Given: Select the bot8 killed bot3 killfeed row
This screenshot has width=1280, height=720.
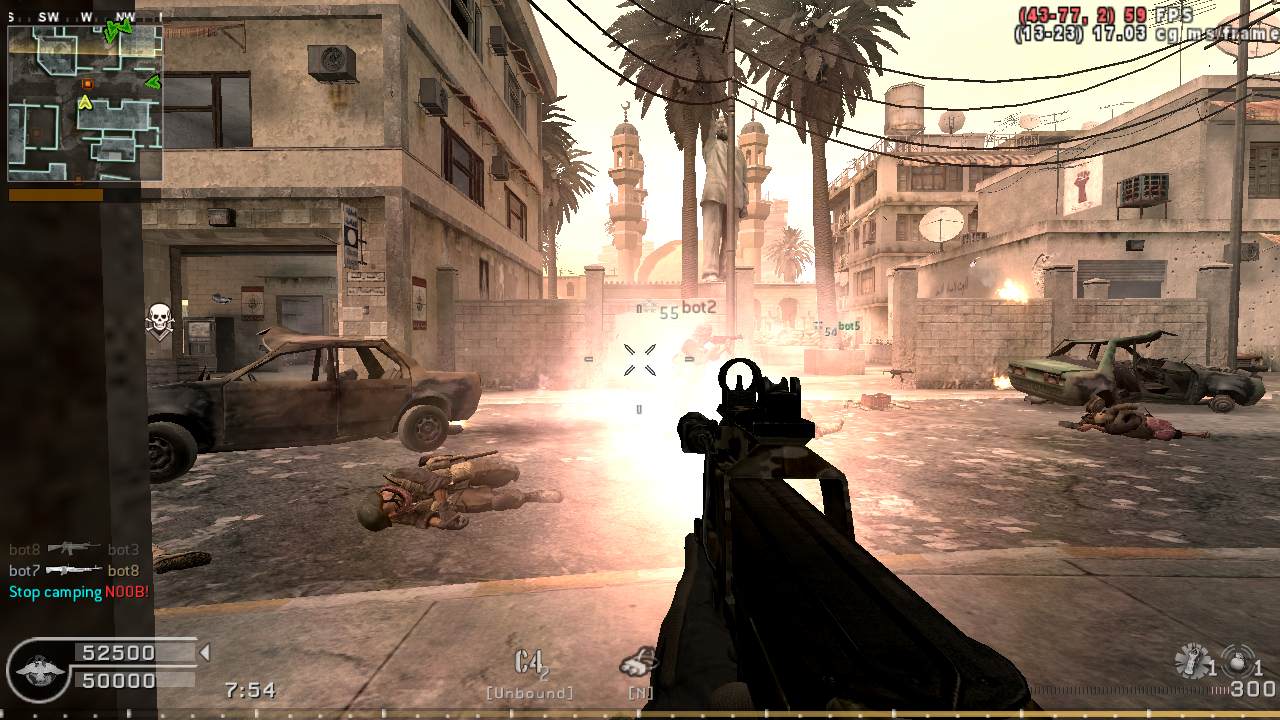Looking at the screenshot, I should tap(74, 549).
